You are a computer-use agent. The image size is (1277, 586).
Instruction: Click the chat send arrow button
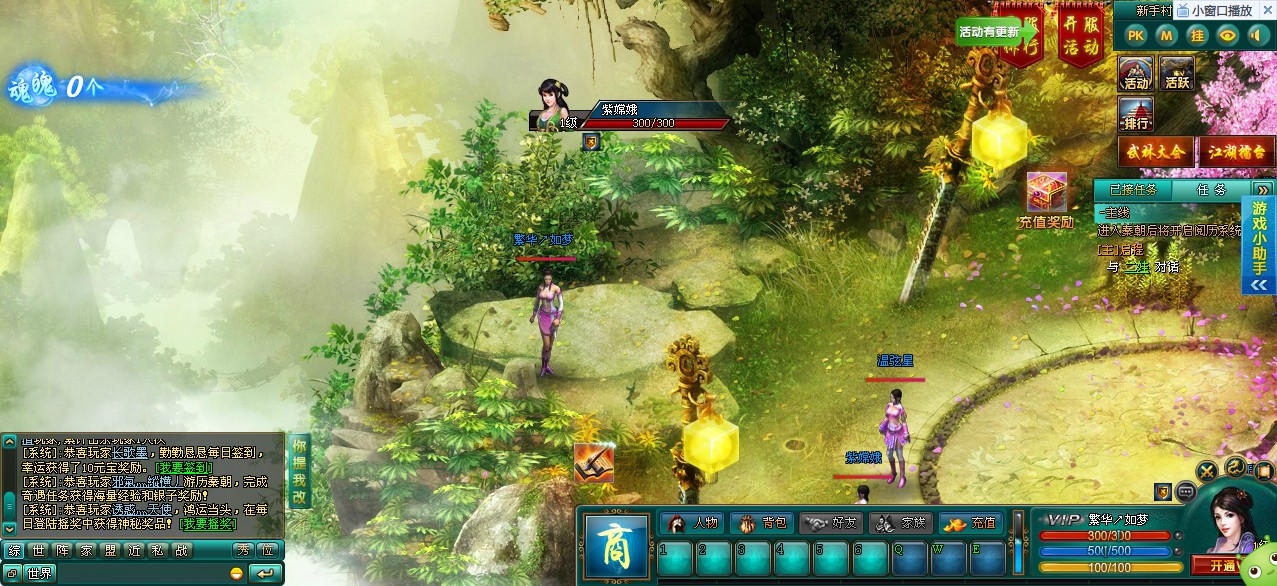[265, 573]
